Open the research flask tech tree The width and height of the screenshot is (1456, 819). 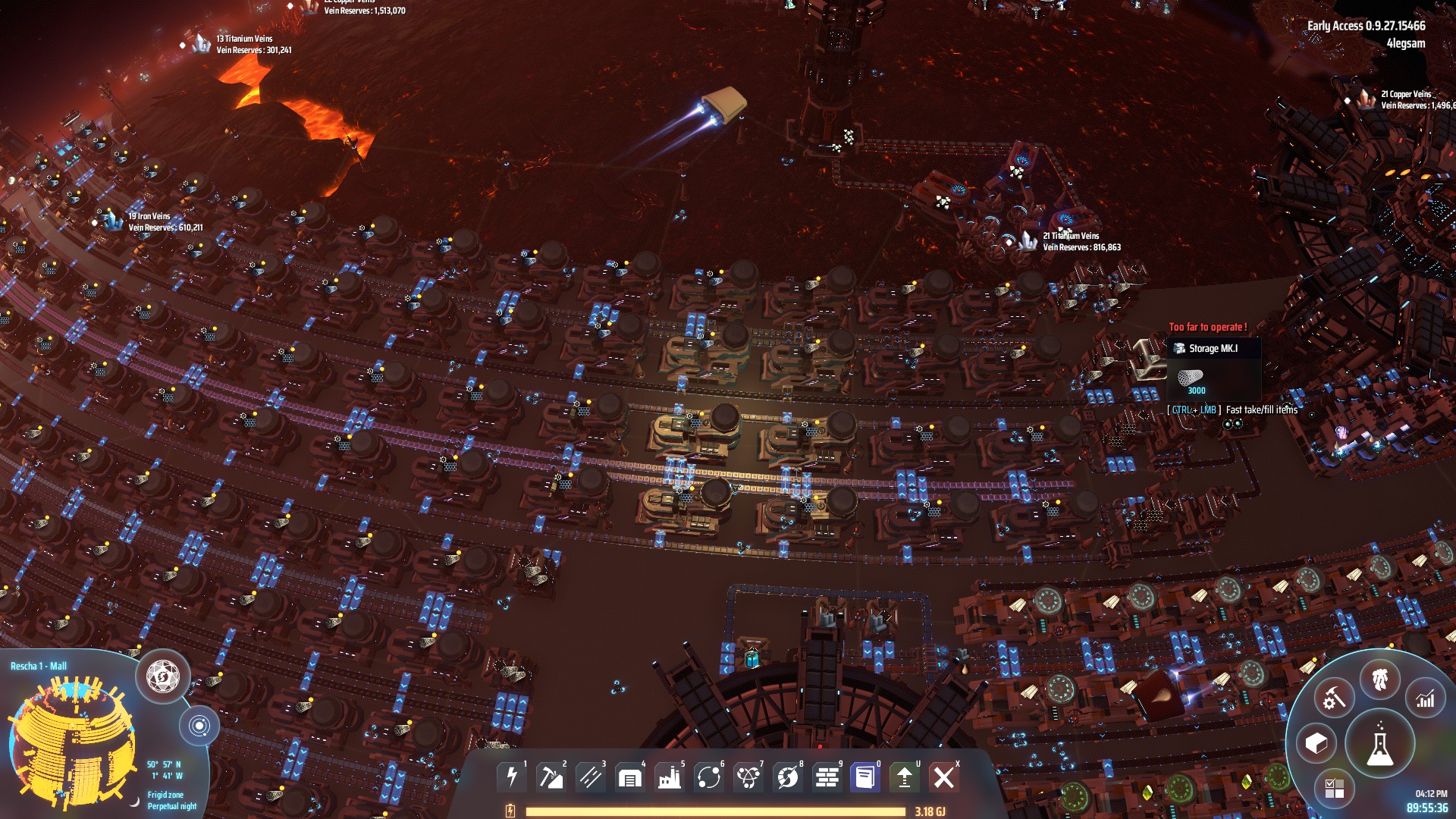(x=1379, y=745)
